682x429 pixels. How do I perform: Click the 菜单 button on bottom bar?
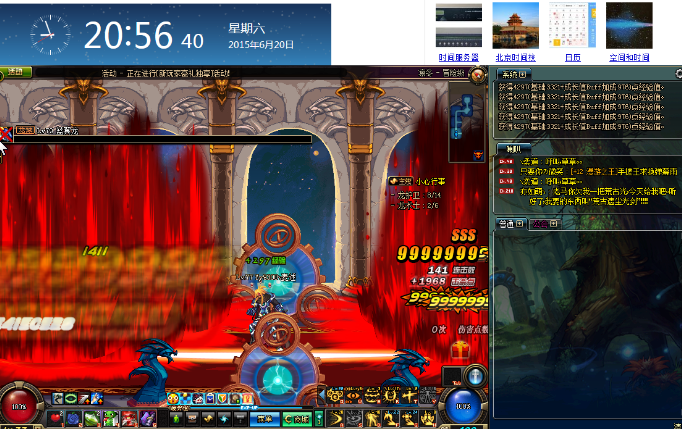pos(263,418)
